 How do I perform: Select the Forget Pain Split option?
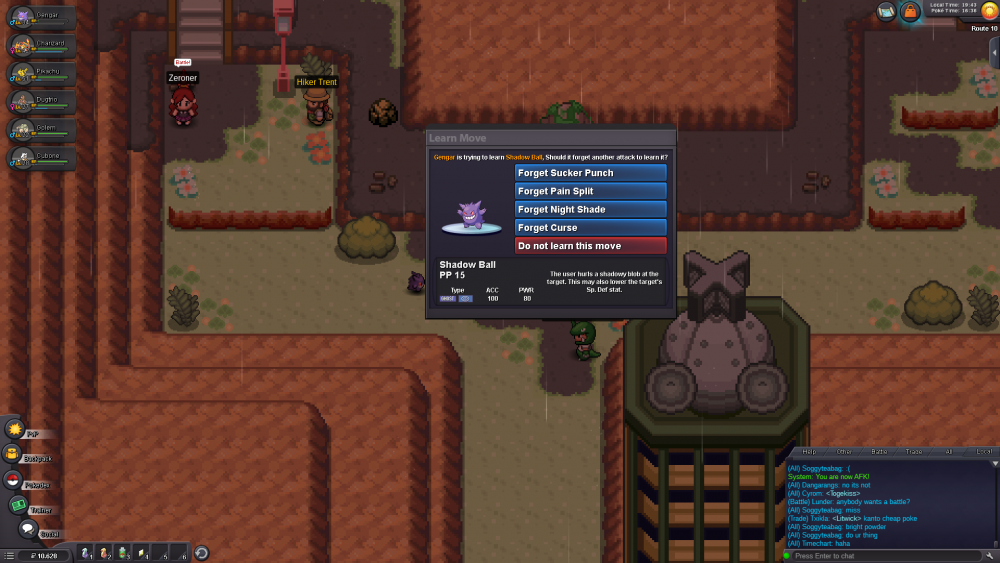pos(590,191)
